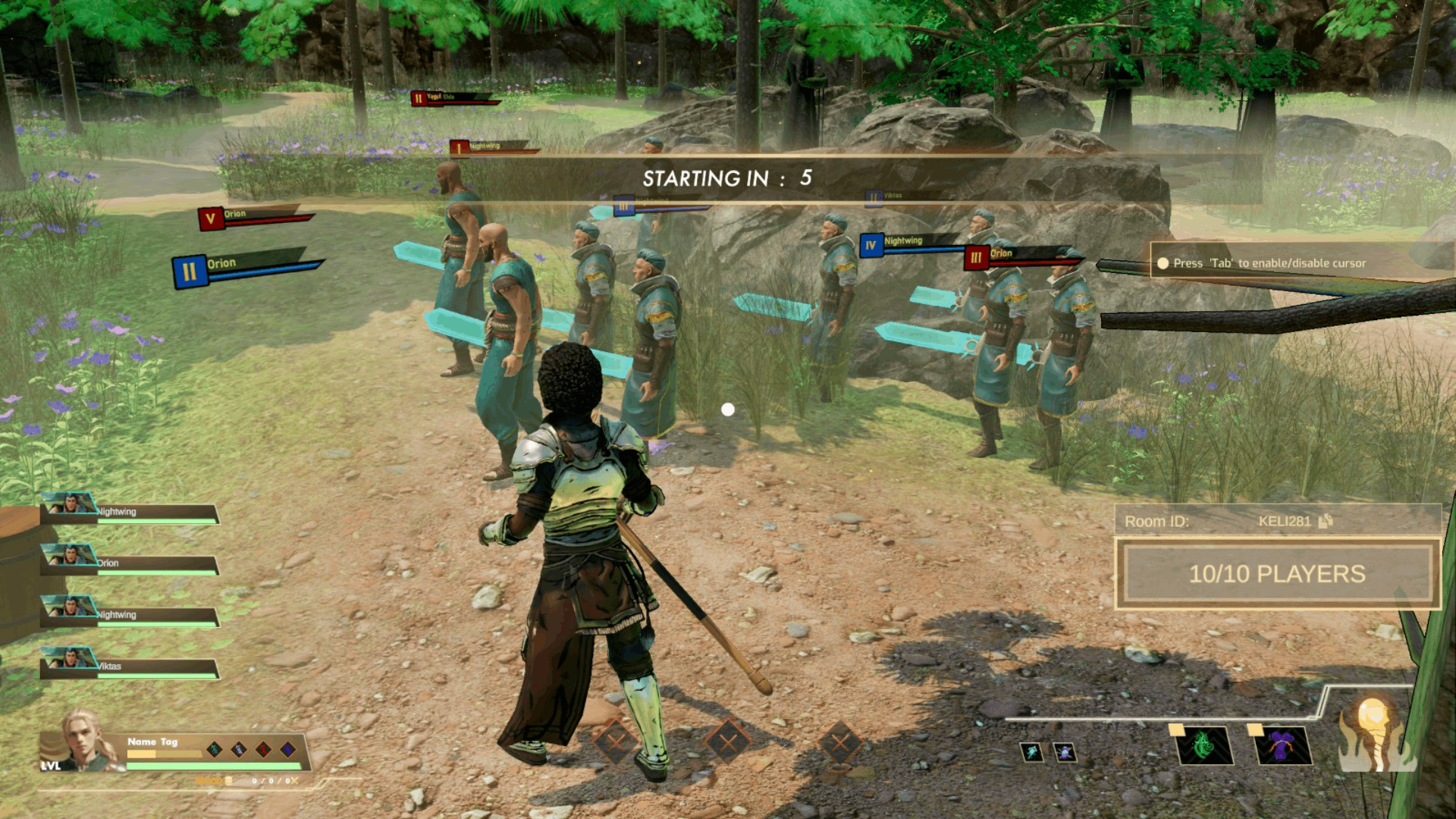
Task: Select the small cyan item icon
Action: pyautogui.click(x=1031, y=752)
